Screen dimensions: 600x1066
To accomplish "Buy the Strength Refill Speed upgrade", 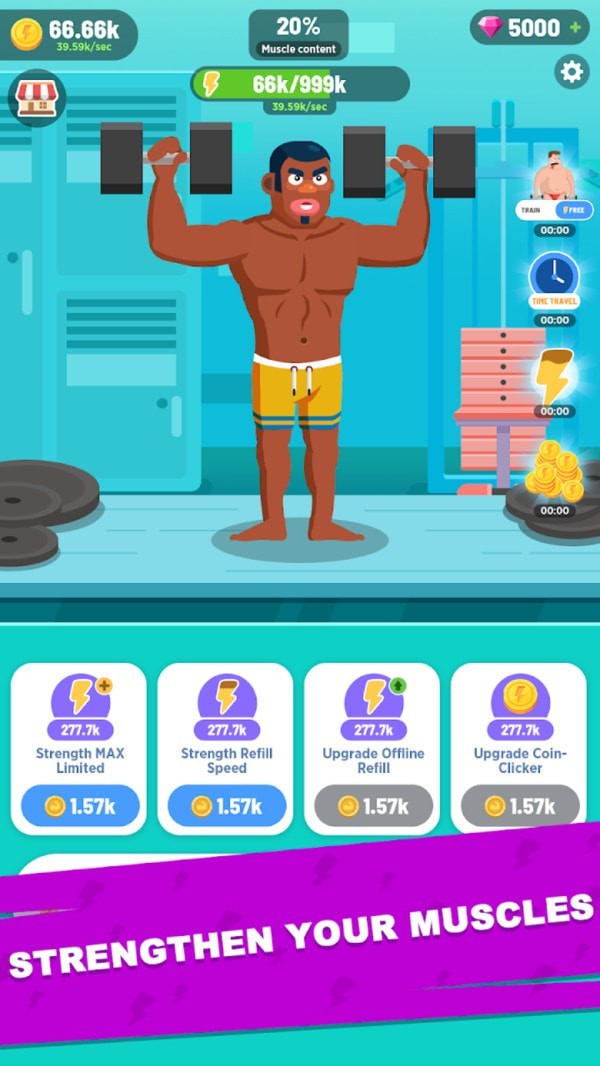I will coord(225,806).
